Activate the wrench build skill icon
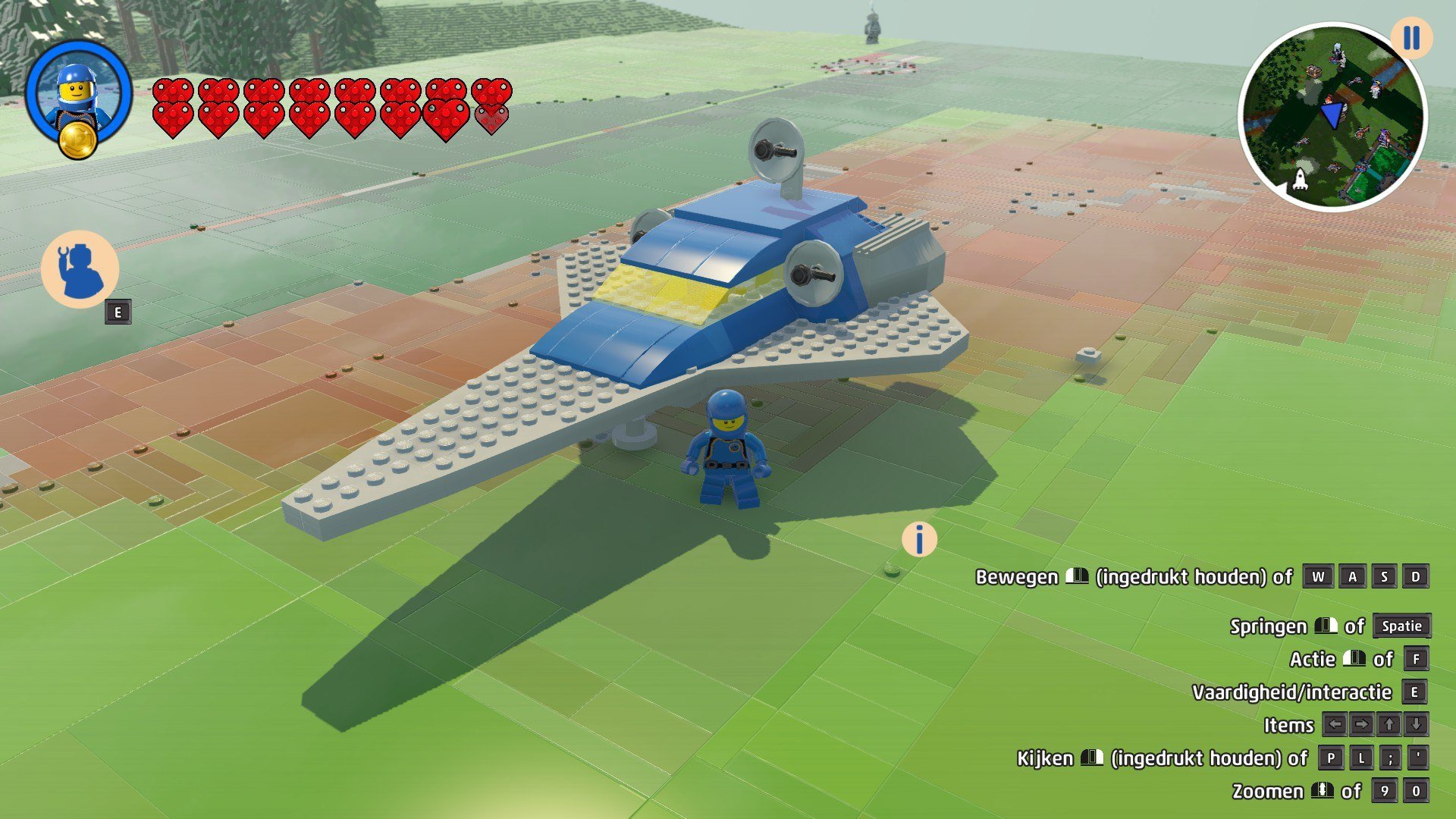This screenshot has width=1456, height=819. tap(80, 268)
